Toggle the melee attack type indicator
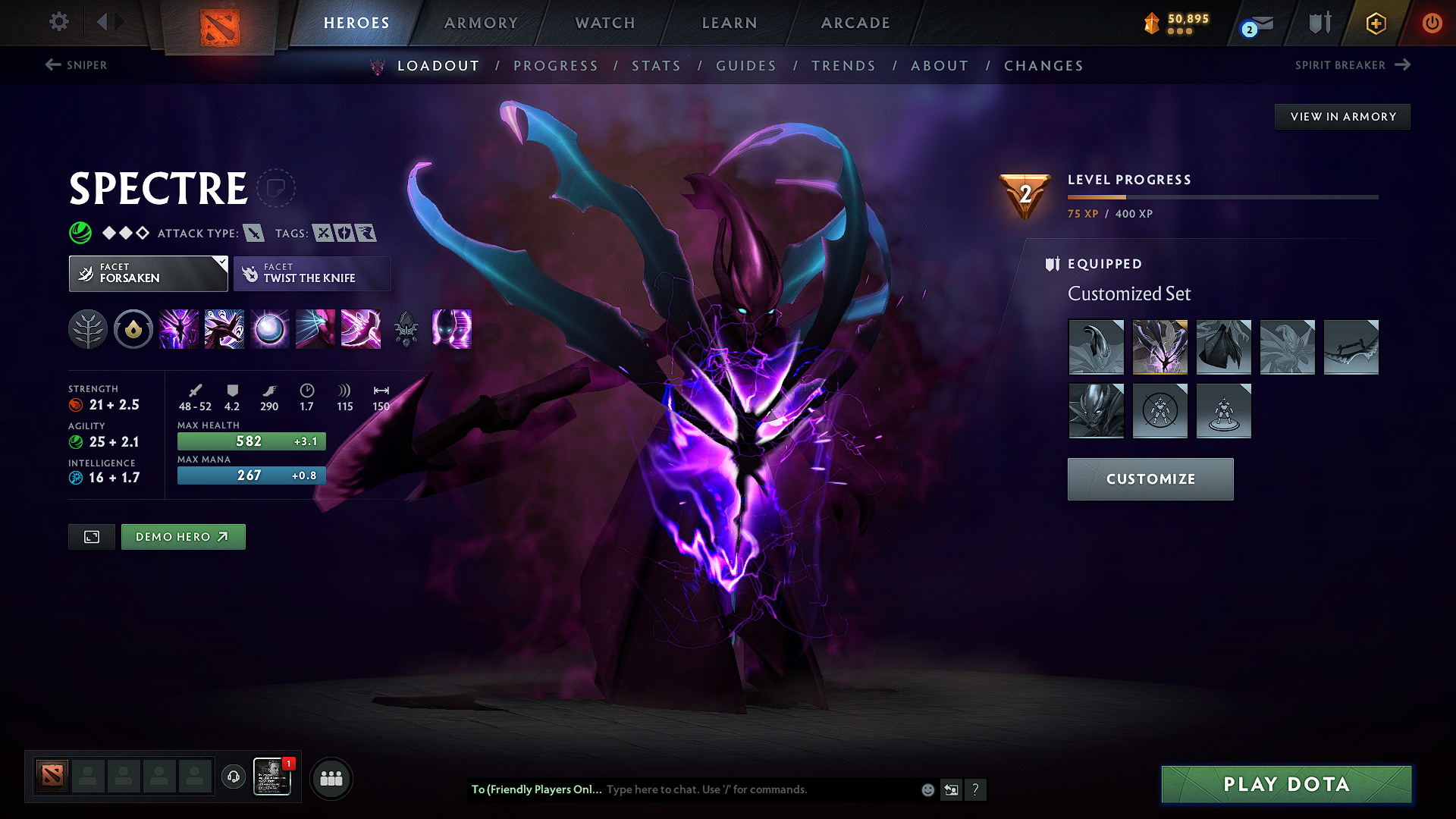1456x819 pixels. (253, 233)
